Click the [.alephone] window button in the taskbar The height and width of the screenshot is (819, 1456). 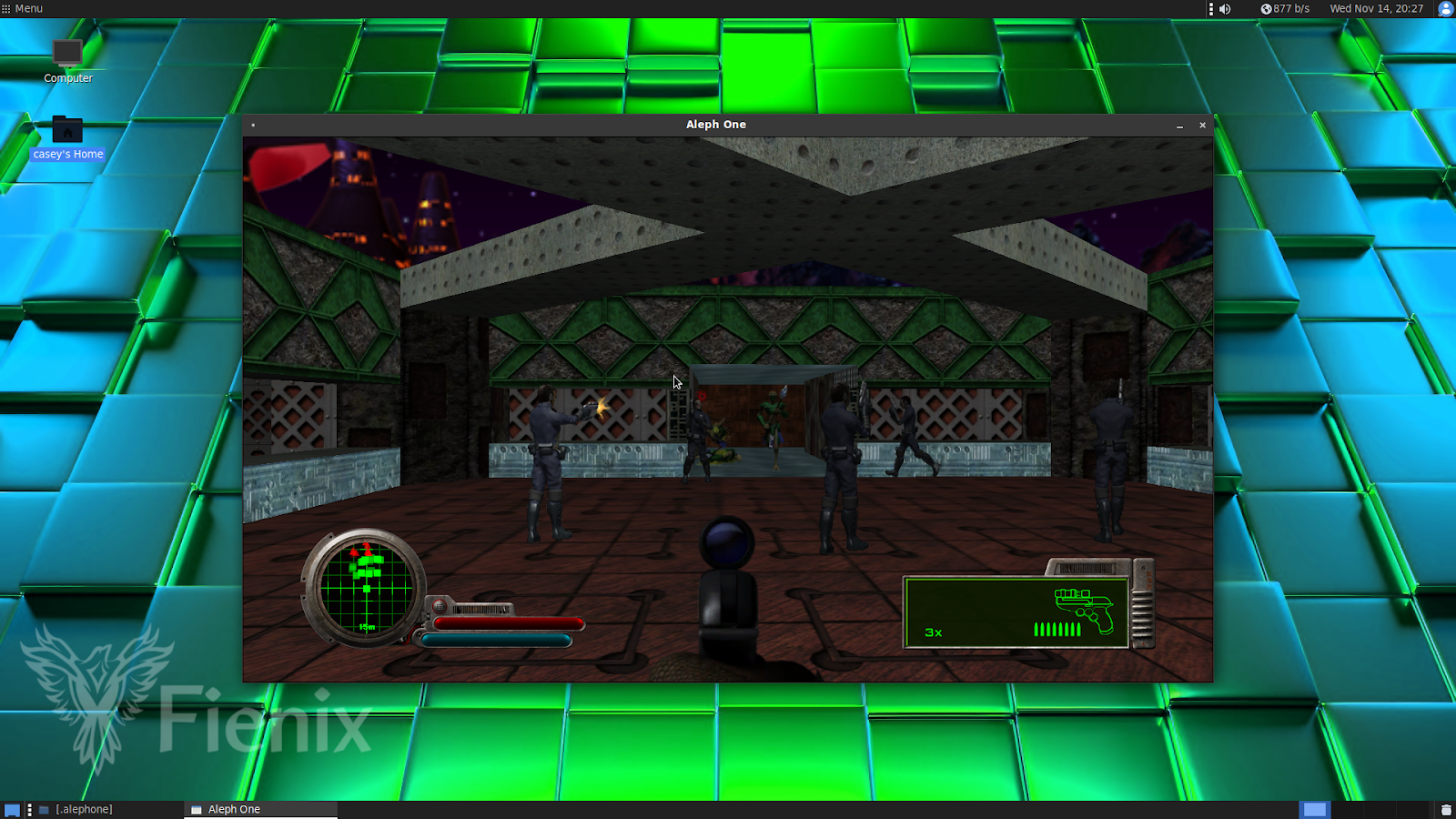pos(82,809)
